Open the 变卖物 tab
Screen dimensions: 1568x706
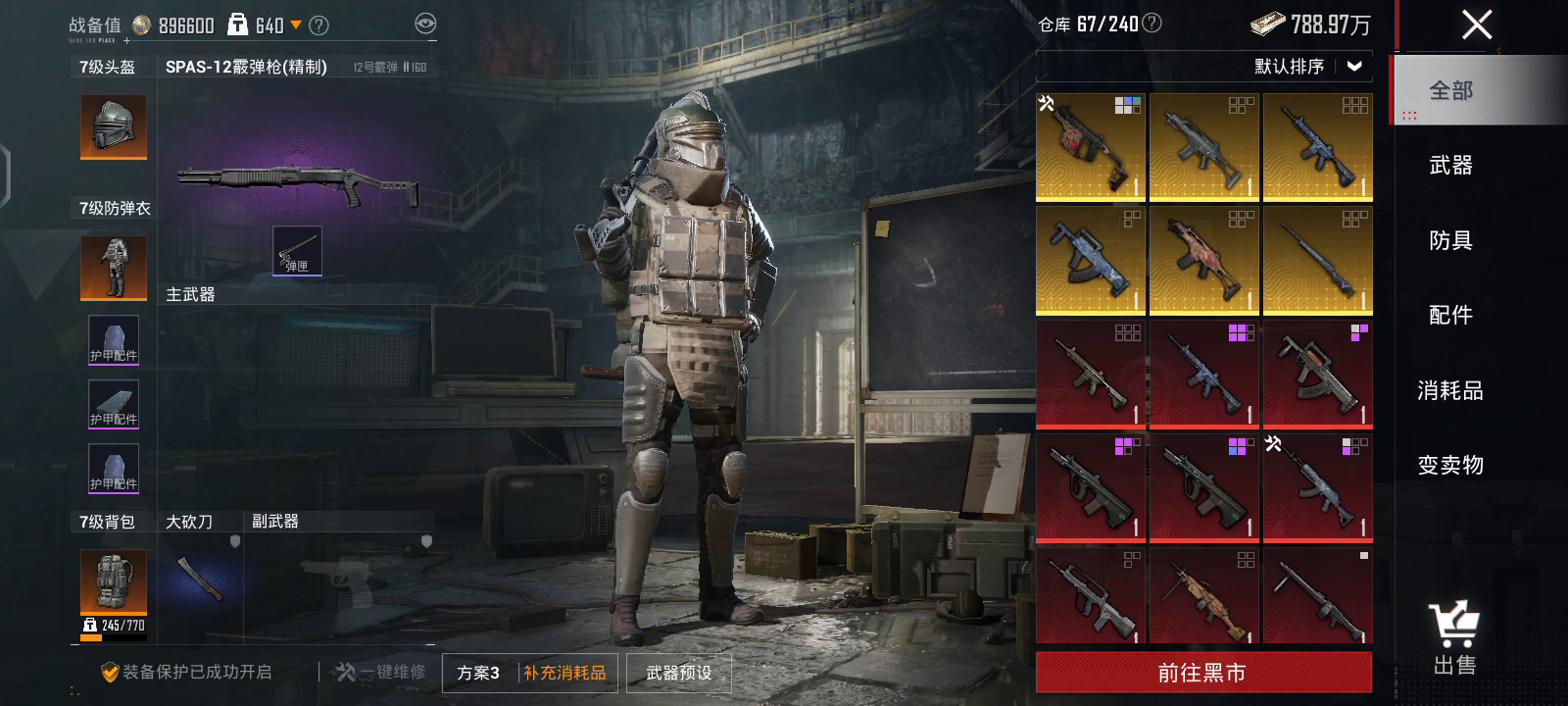pos(1450,465)
